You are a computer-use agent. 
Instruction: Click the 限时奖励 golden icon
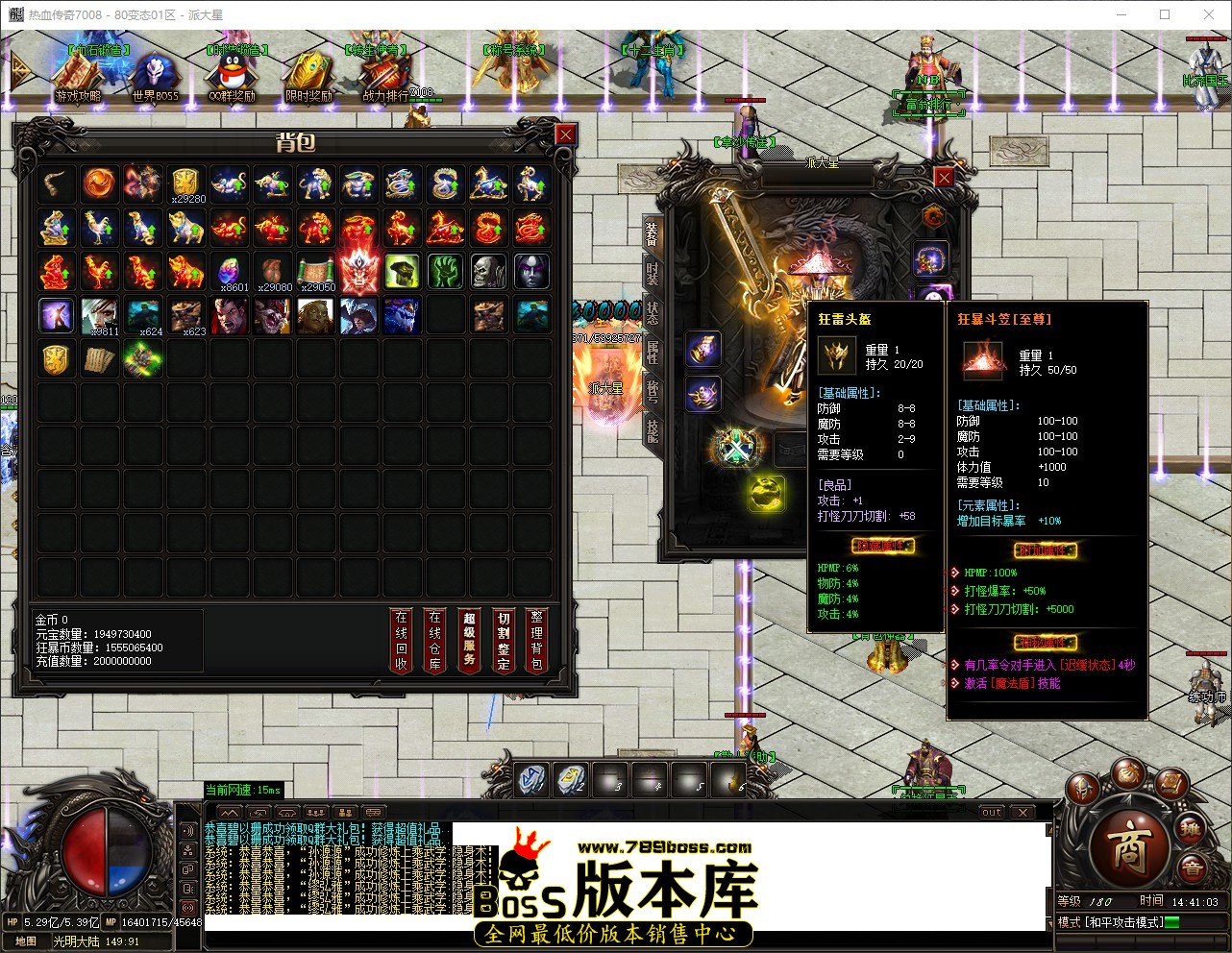point(308,72)
